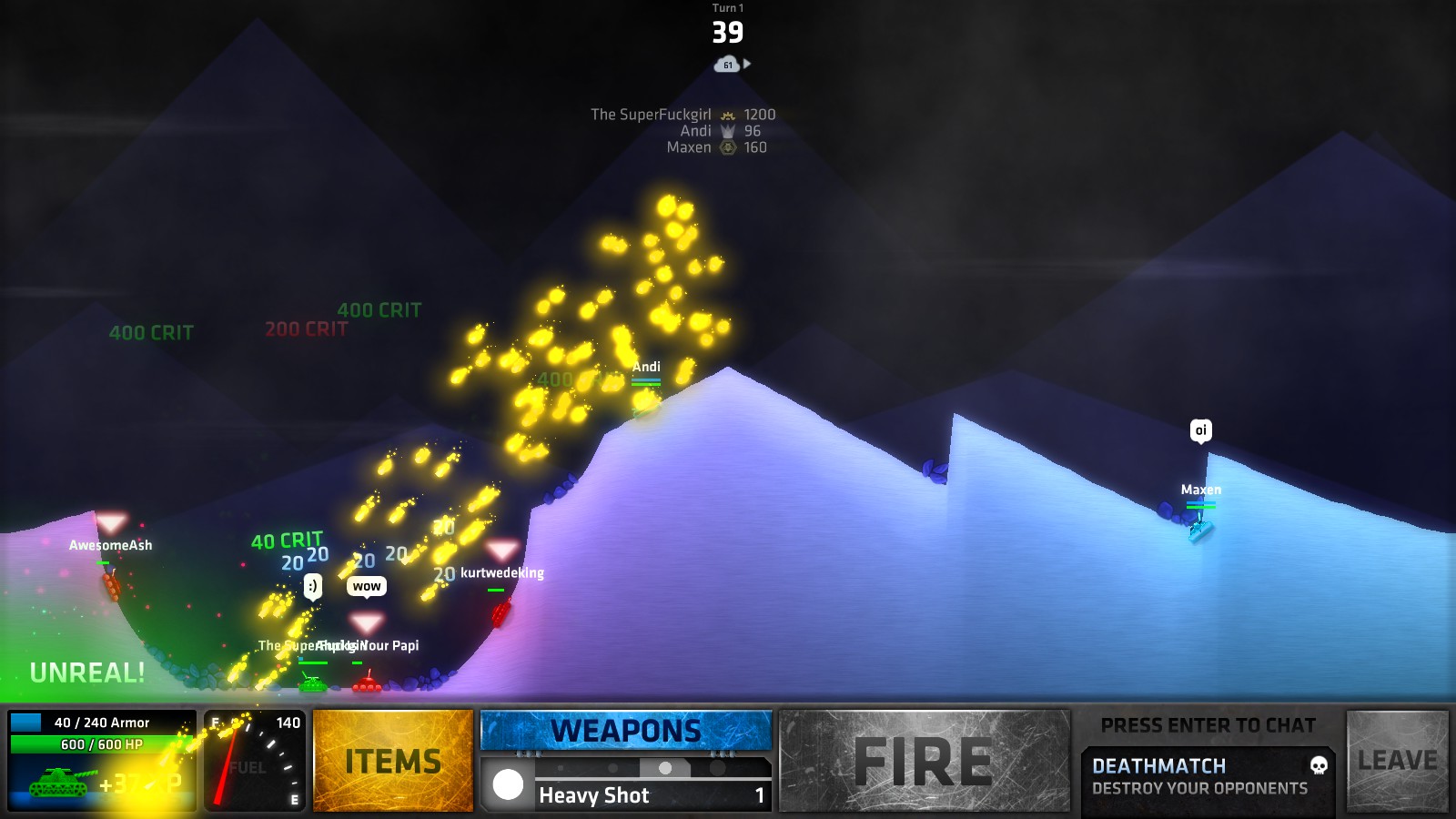Image resolution: width=1456 pixels, height=819 pixels.
Task: Click the LEAVE button
Action: click(1396, 759)
